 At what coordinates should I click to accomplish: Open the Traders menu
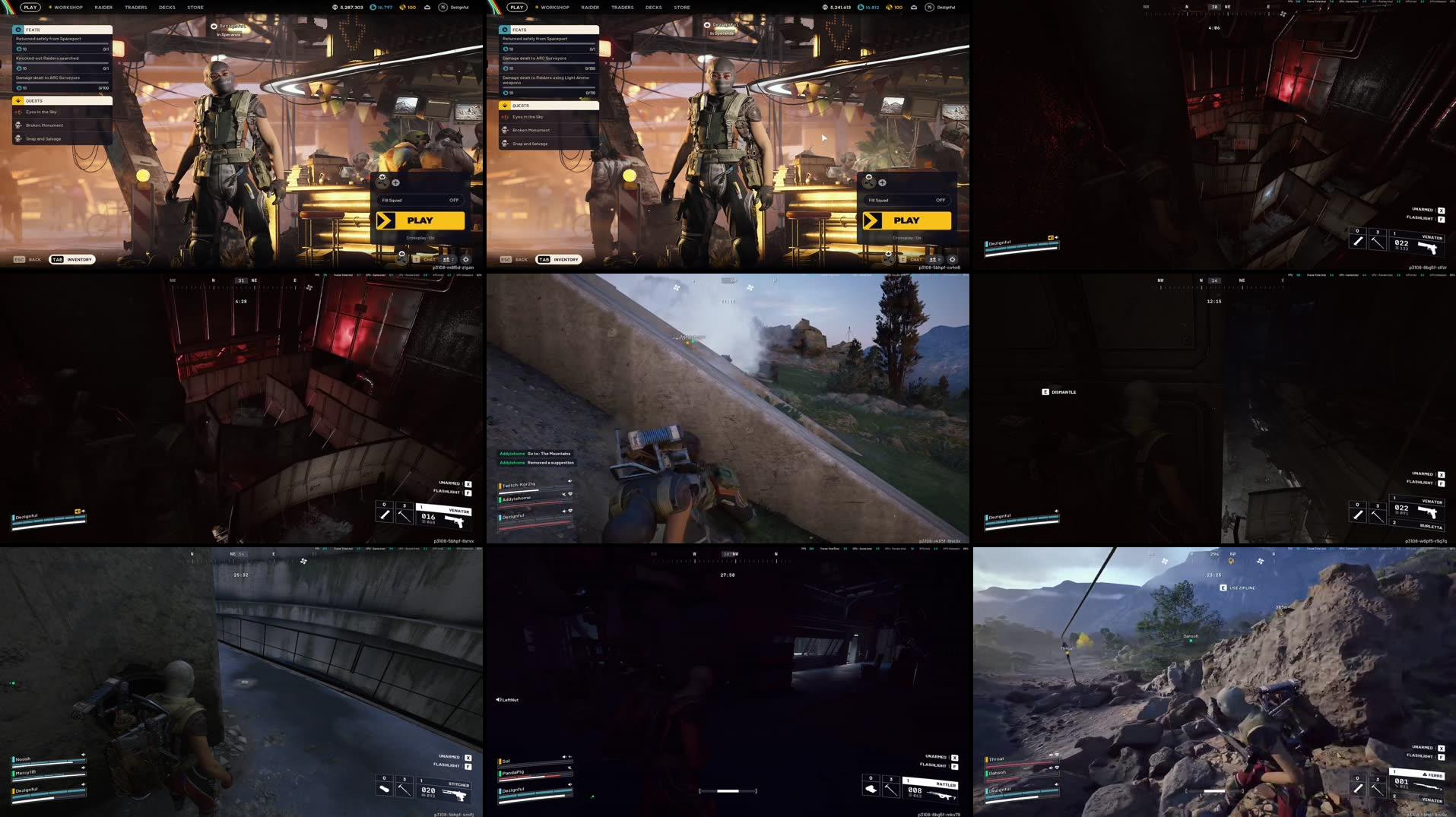tap(136, 7)
